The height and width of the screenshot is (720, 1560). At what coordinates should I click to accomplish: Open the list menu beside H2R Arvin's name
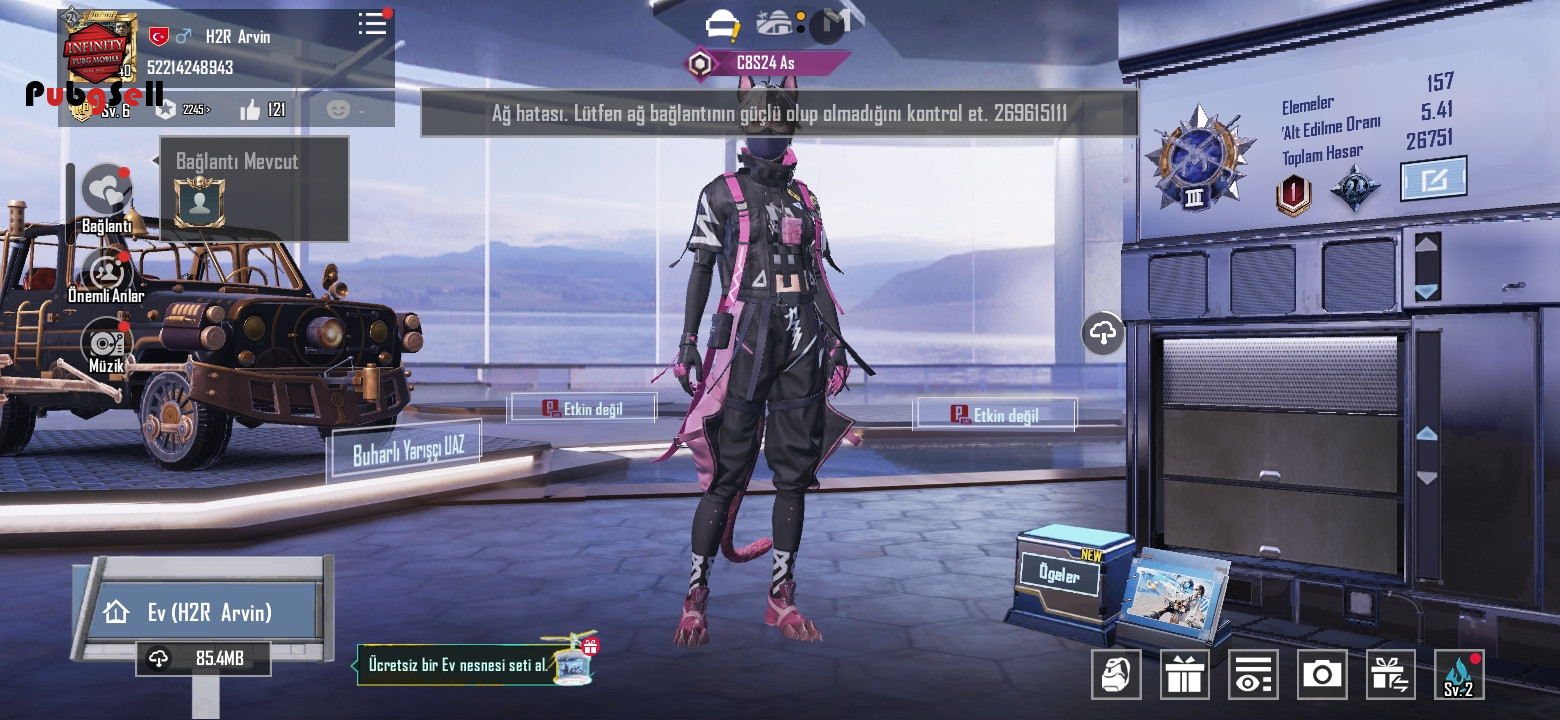coord(372,24)
